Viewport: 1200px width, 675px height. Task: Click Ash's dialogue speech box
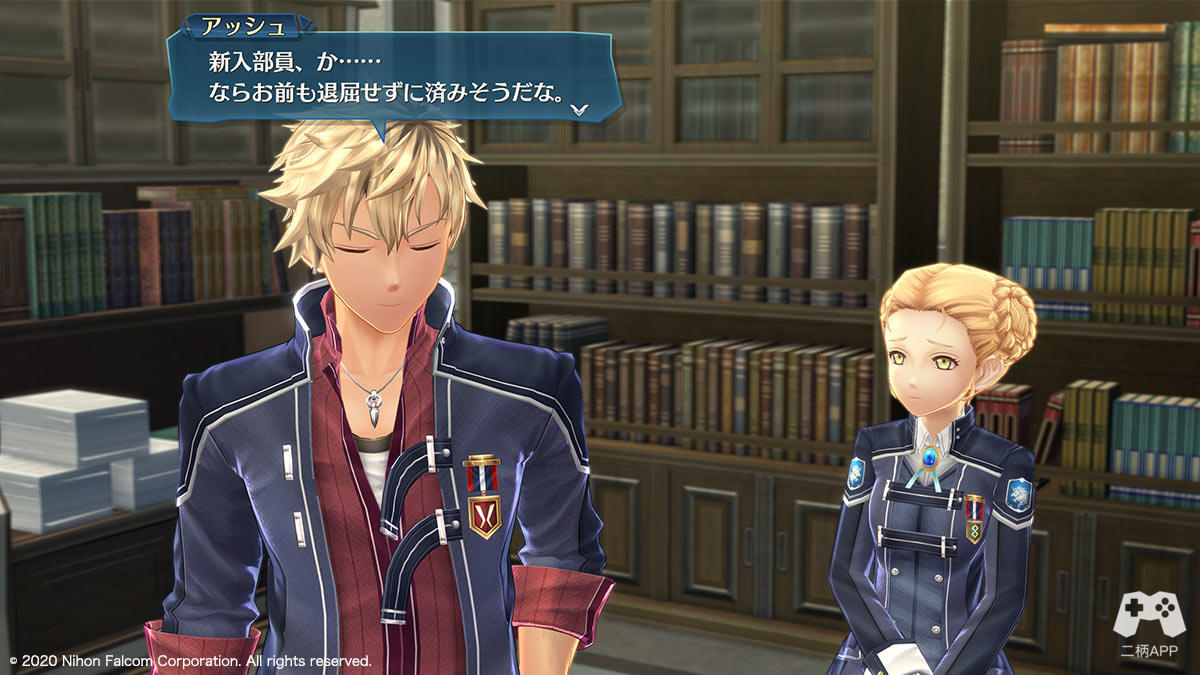click(390, 78)
